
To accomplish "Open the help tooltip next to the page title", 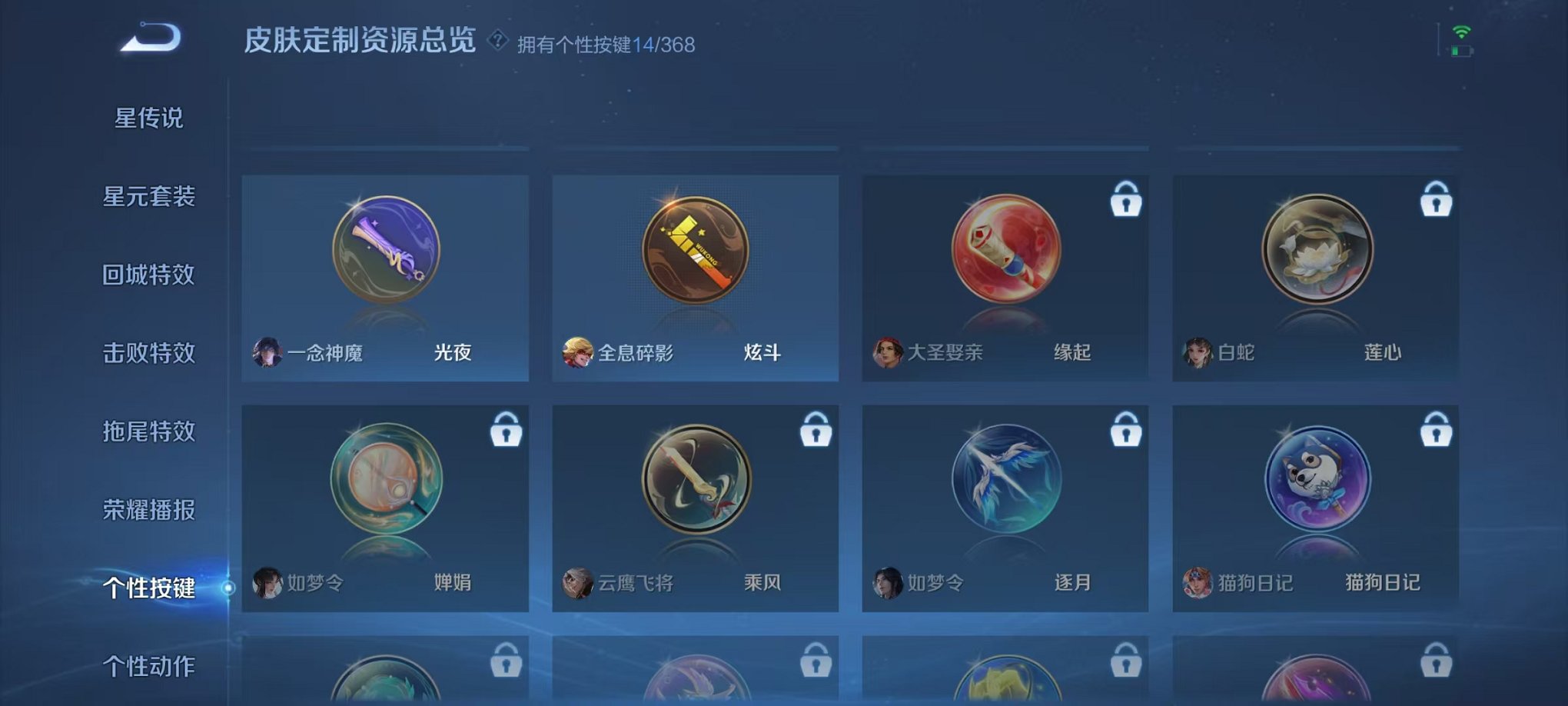I will (x=497, y=44).
